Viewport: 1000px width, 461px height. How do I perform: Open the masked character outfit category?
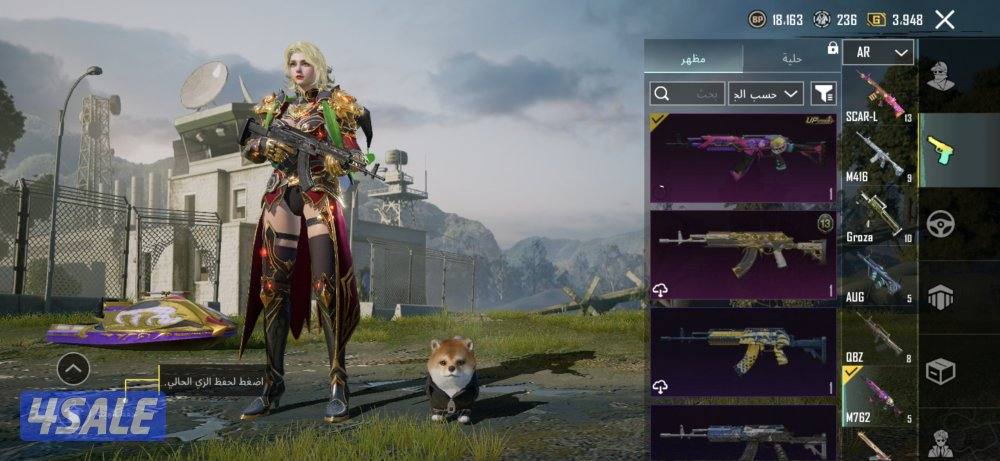(x=940, y=76)
